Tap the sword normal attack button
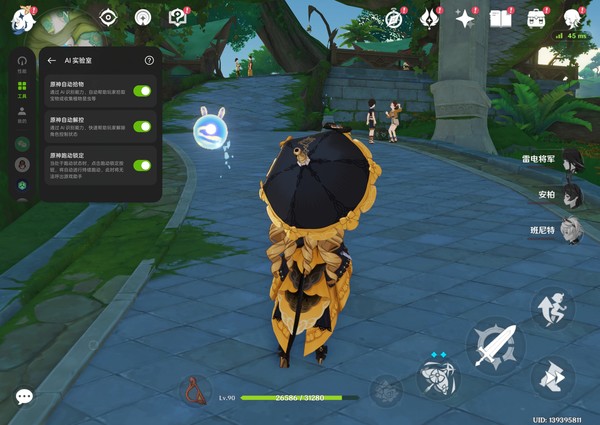 point(494,344)
